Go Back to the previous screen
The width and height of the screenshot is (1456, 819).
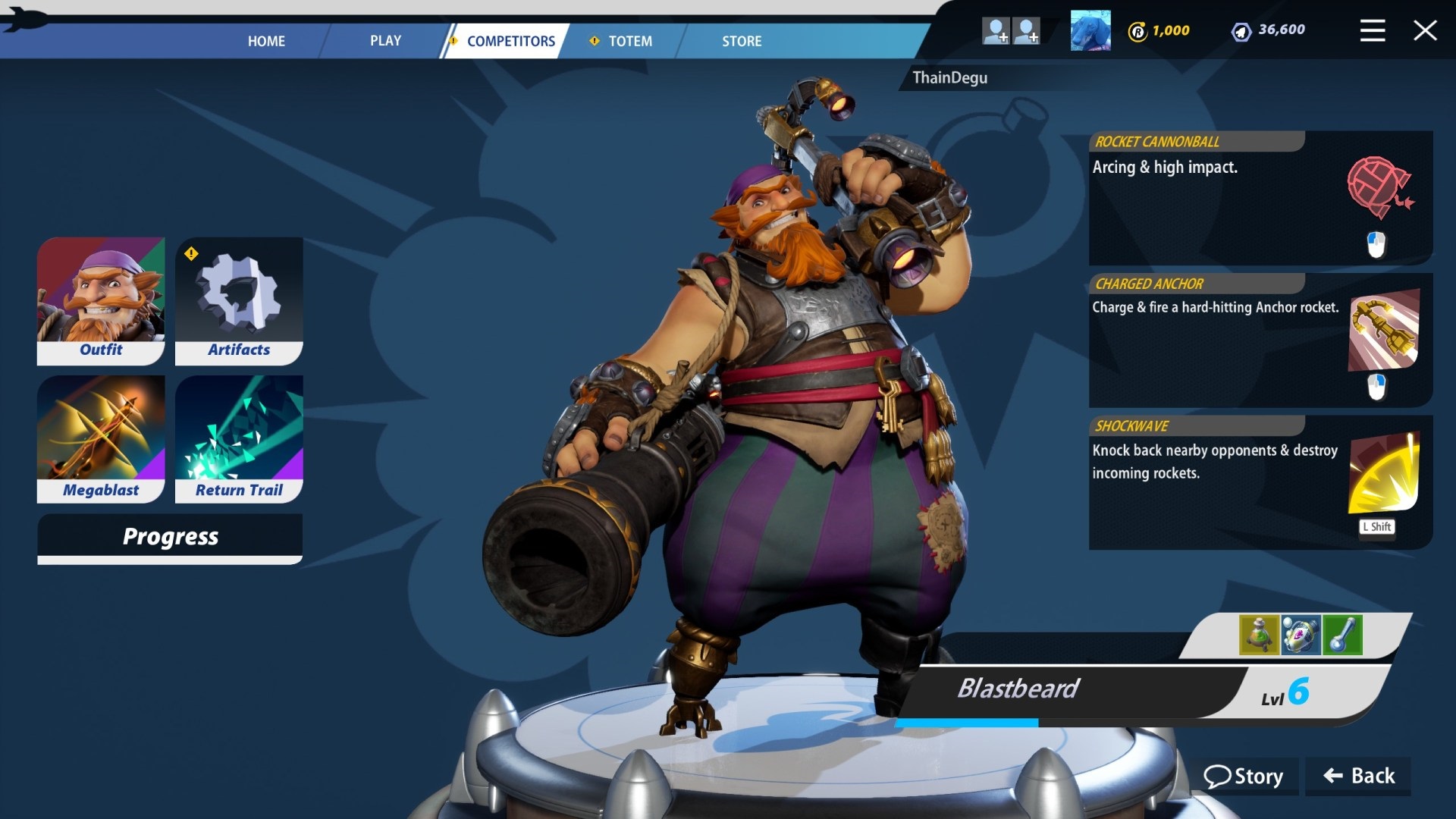pos(1359,776)
